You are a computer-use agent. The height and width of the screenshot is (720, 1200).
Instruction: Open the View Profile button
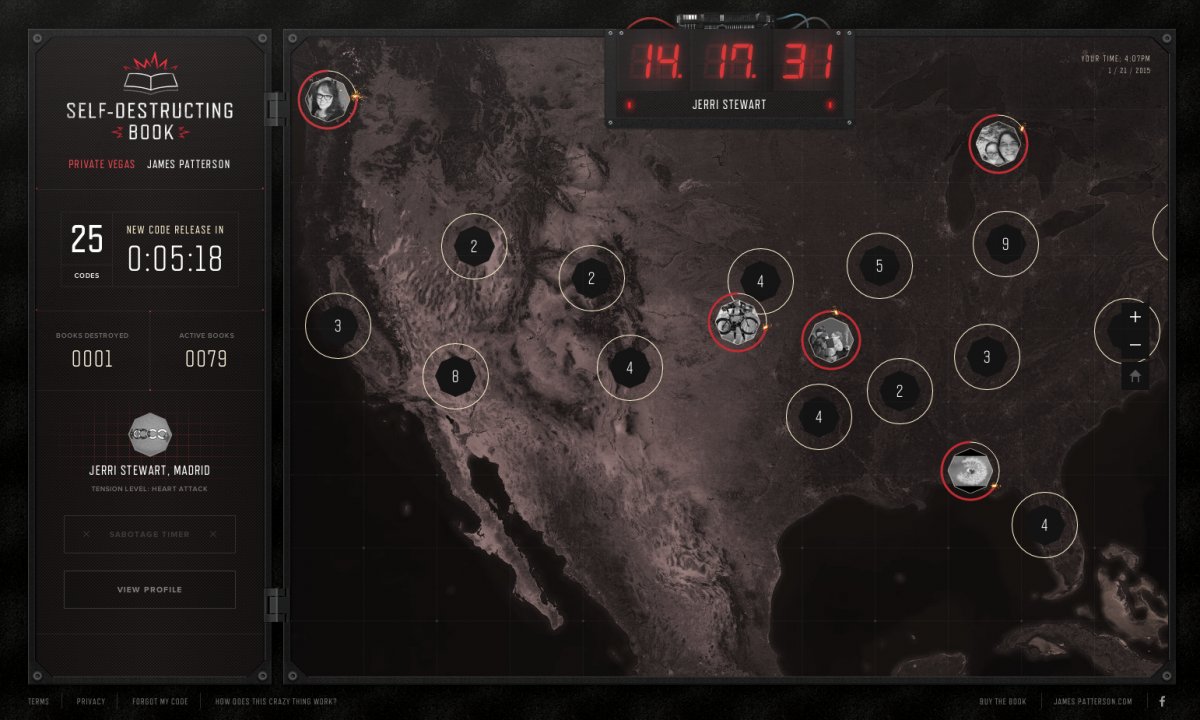(150, 590)
